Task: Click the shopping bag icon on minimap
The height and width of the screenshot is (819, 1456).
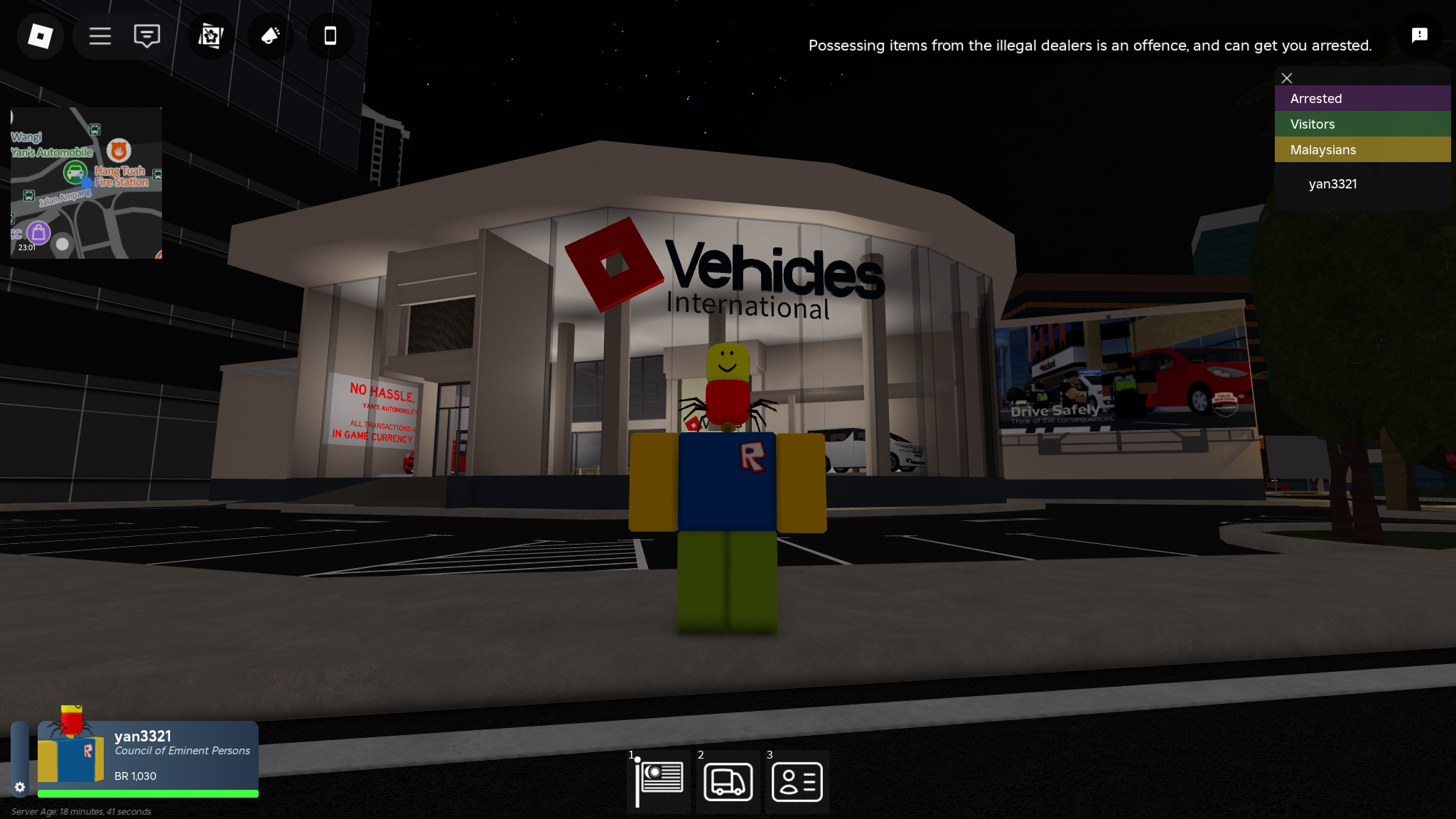Action: pyautogui.click(x=38, y=232)
